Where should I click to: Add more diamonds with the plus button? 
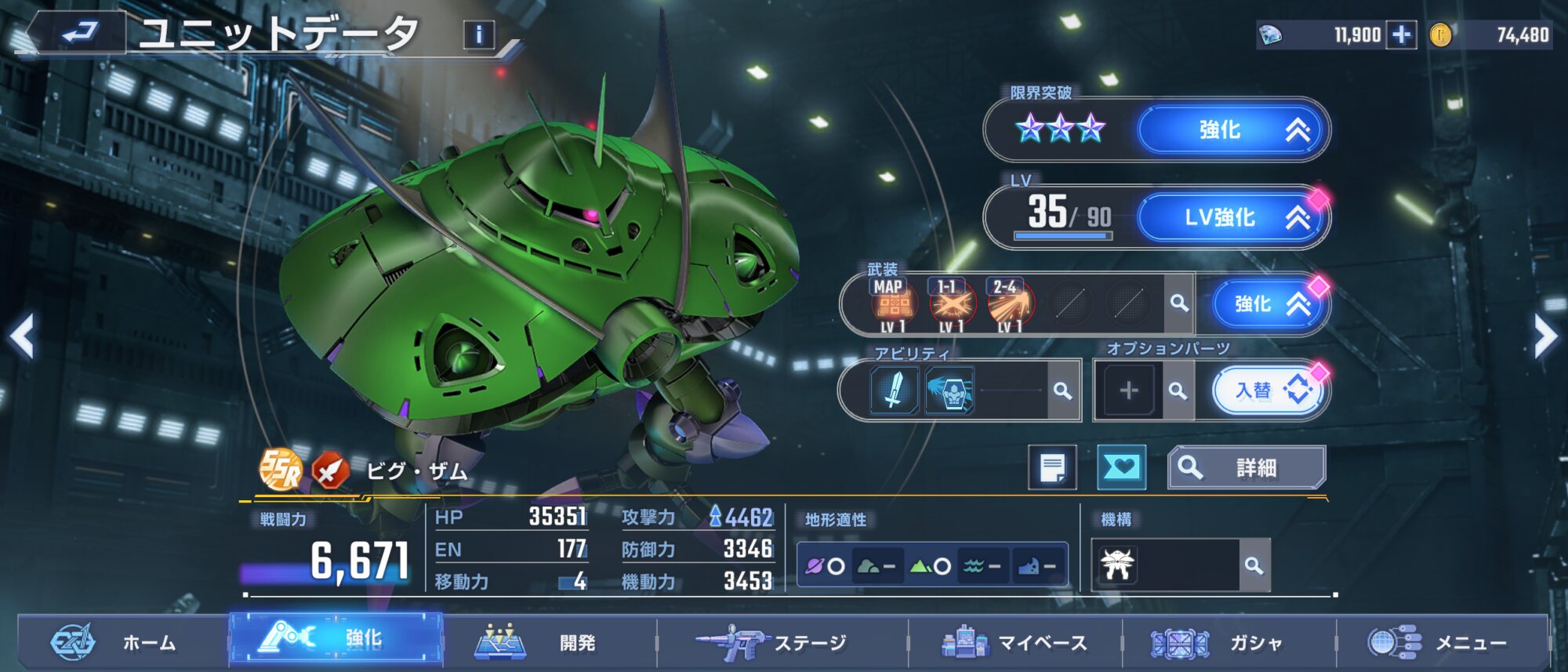tap(1401, 35)
